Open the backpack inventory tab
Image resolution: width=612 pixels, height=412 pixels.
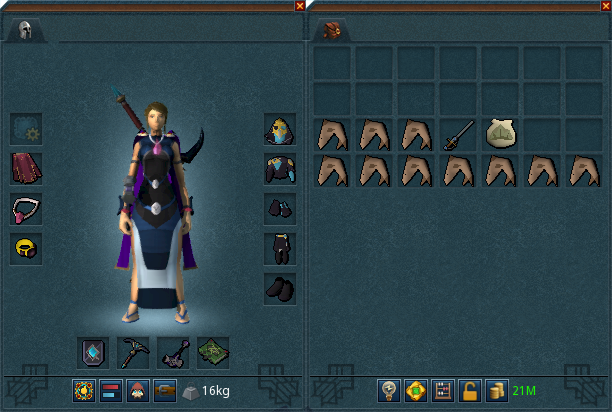(x=332, y=30)
